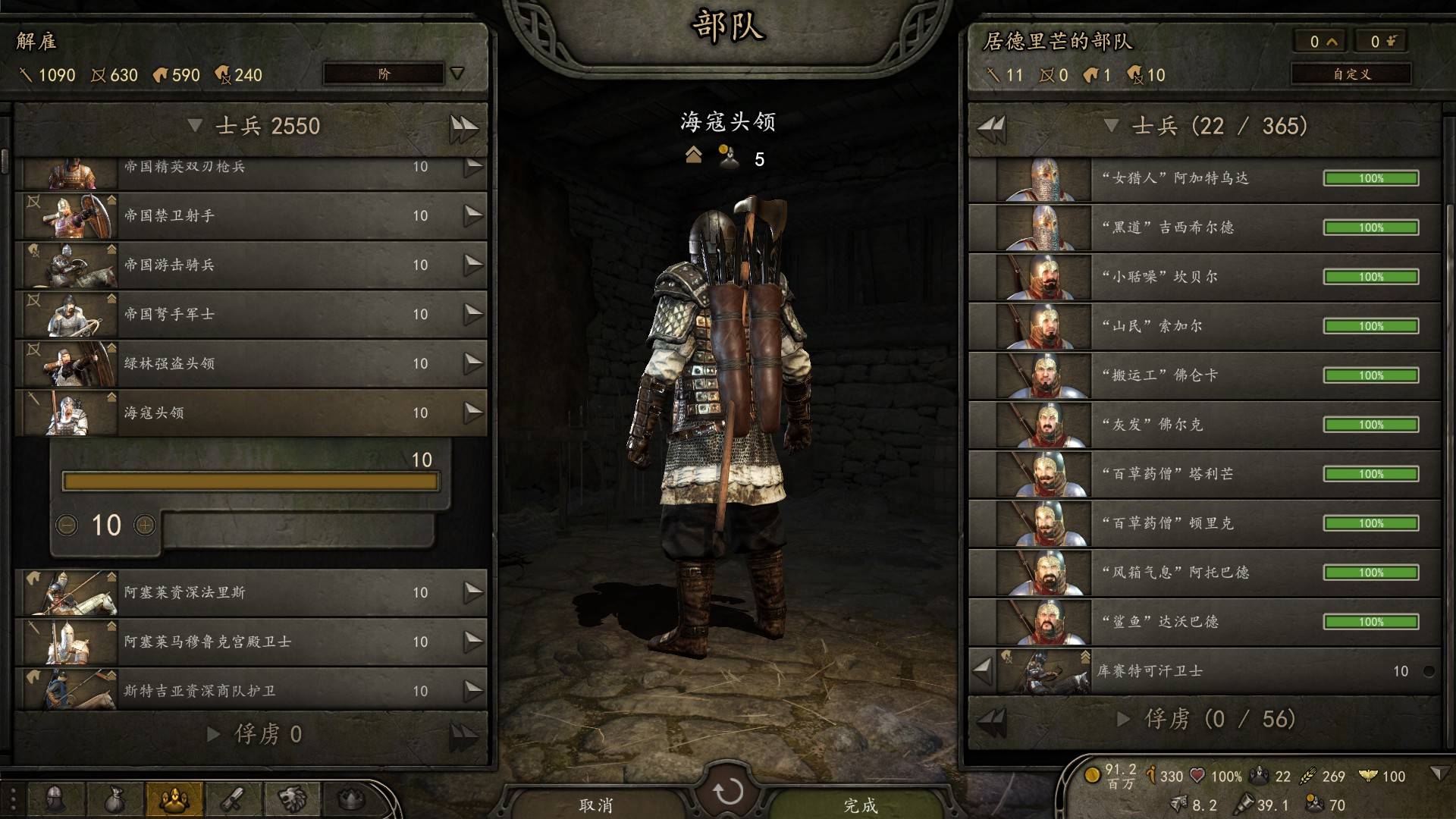The width and height of the screenshot is (1456, 819).
Task: Adjust the yellow troop amount slider
Action: pos(250,482)
